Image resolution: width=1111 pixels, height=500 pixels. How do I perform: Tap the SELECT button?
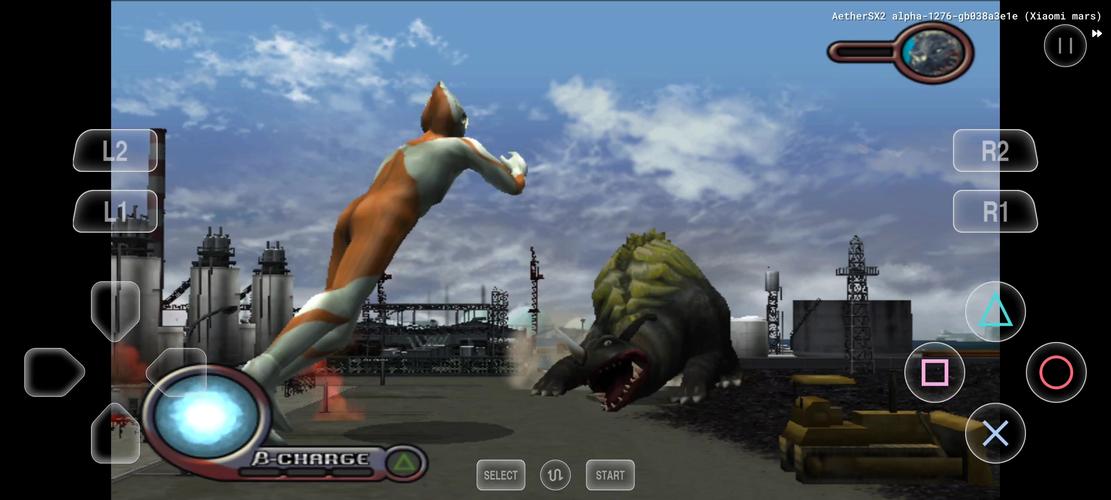click(x=501, y=475)
